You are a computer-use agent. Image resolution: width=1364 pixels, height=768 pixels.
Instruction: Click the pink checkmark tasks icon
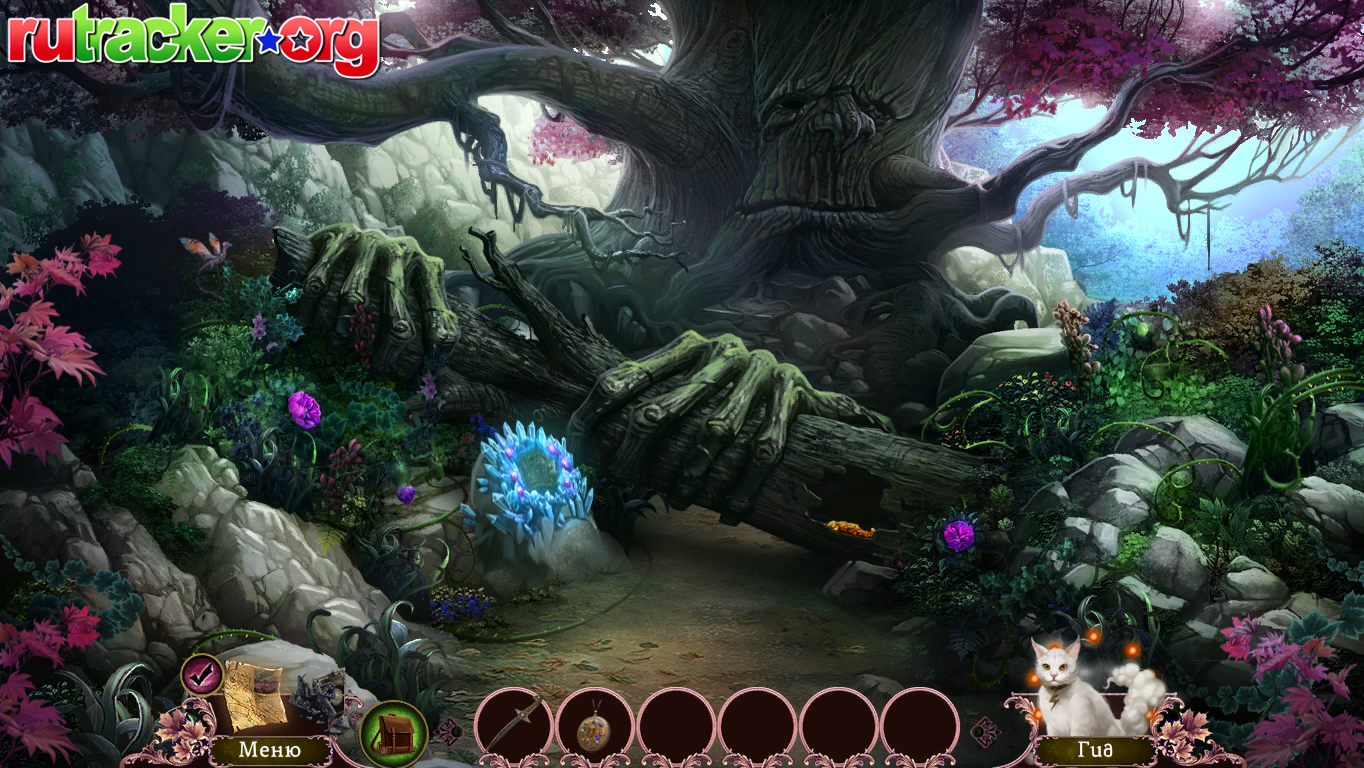(x=201, y=673)
